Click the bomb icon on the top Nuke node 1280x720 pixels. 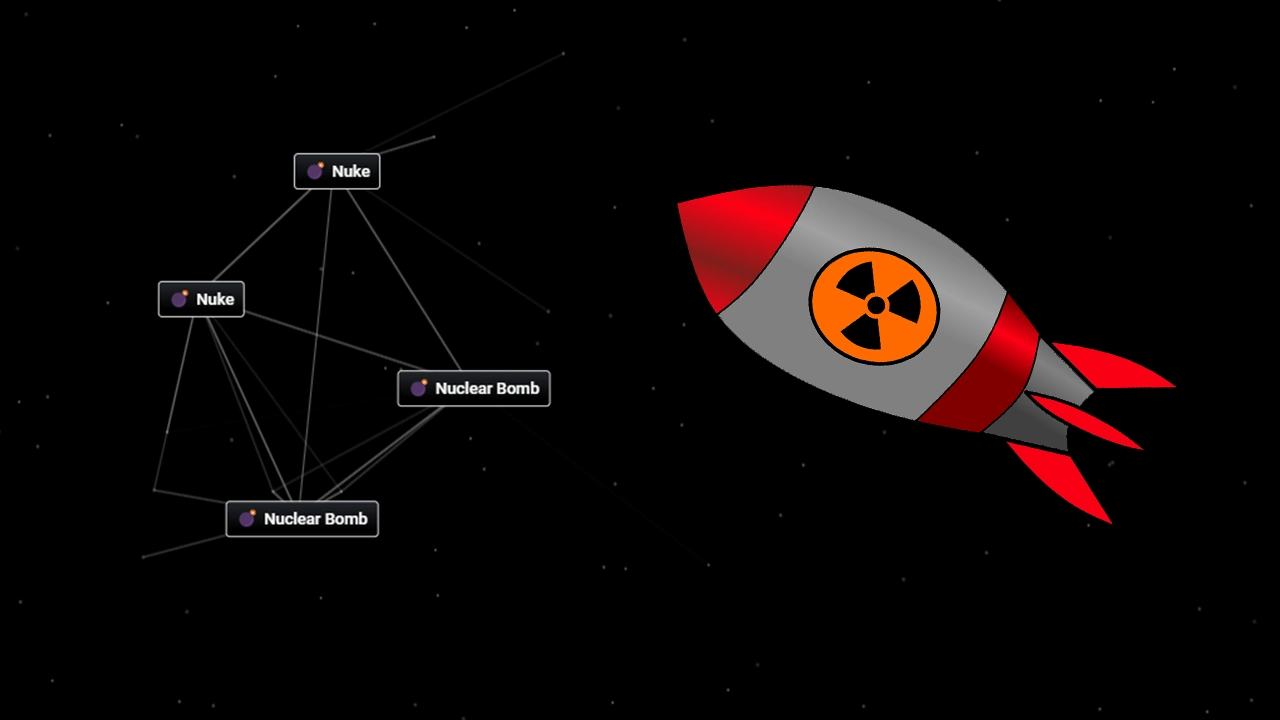click(316, 170)
